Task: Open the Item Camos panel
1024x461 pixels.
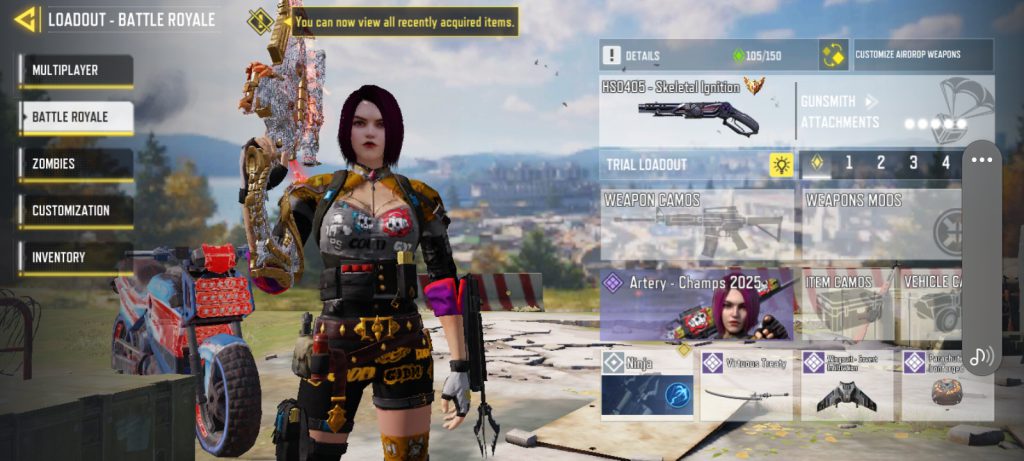Action: tap(846, 305)
